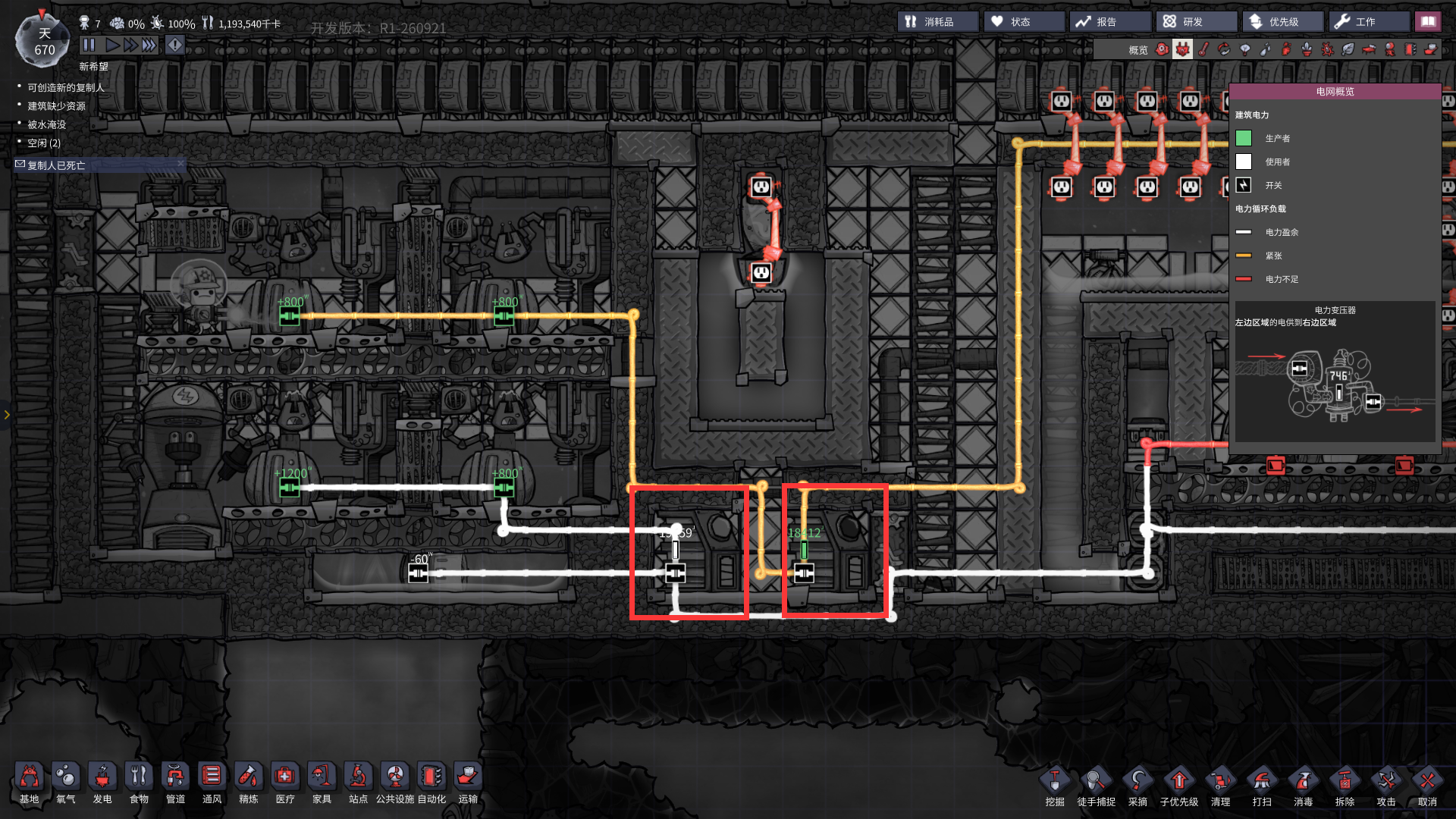Expand the left sidebar arrow

[x=6, y=415]
